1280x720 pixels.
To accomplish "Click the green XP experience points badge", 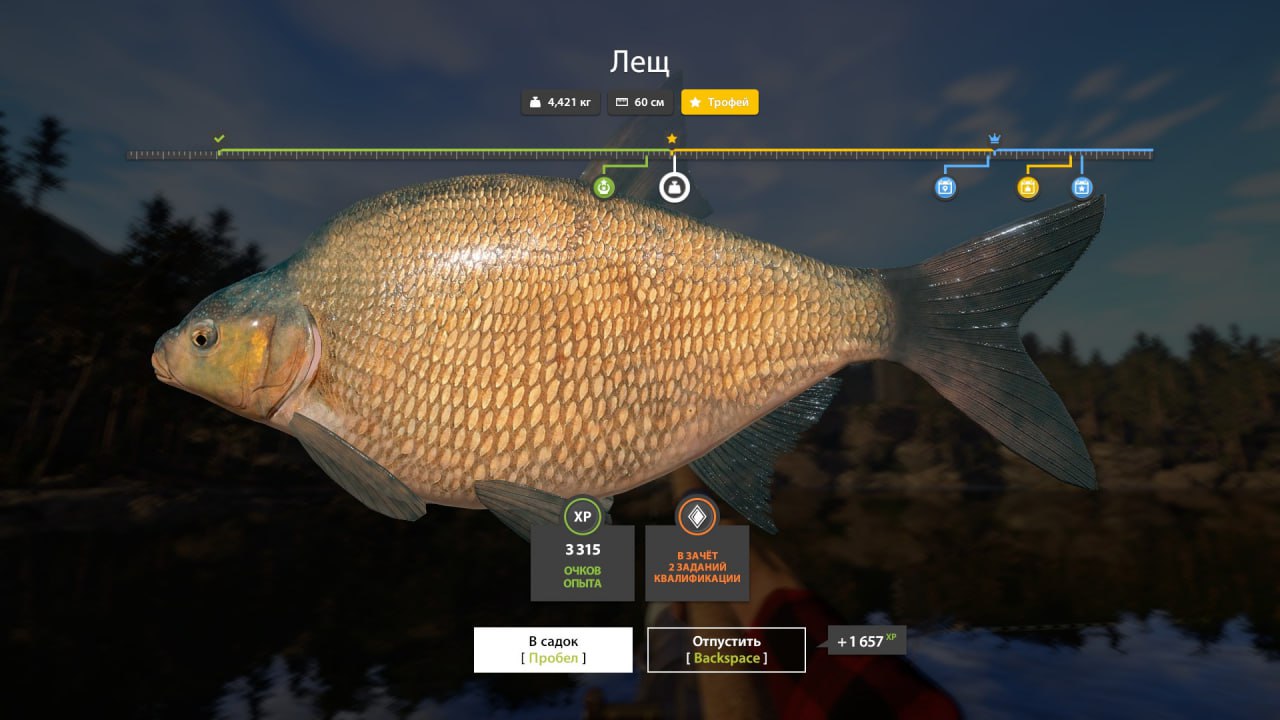I will tap(582, 517).
